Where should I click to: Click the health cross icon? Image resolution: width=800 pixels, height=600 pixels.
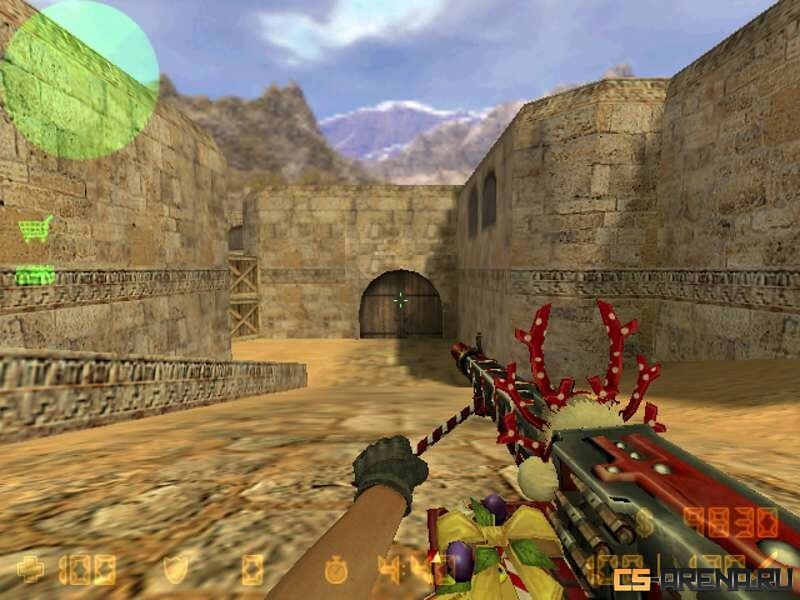31,570
